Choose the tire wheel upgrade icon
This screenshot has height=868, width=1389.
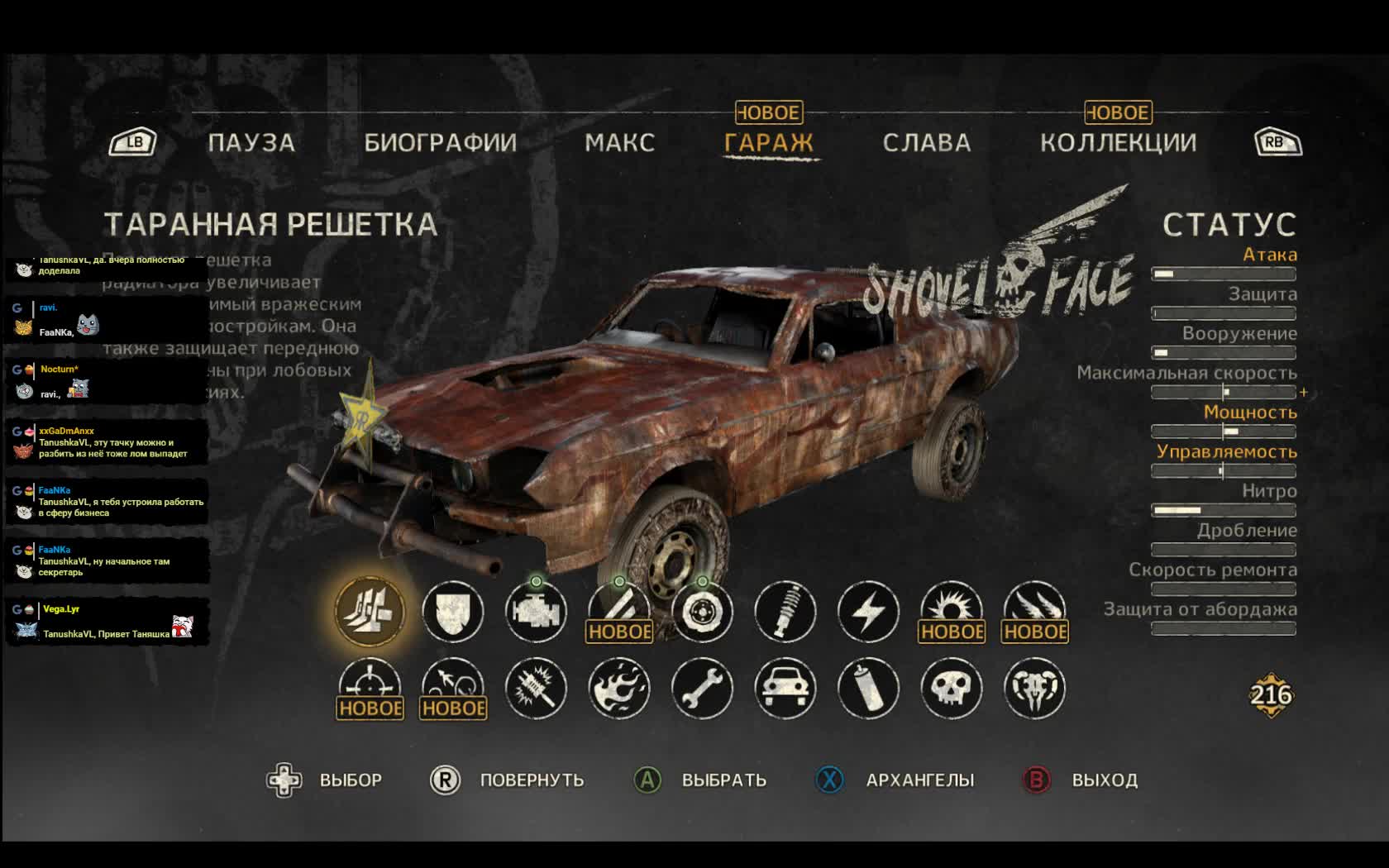coord(702,612)
